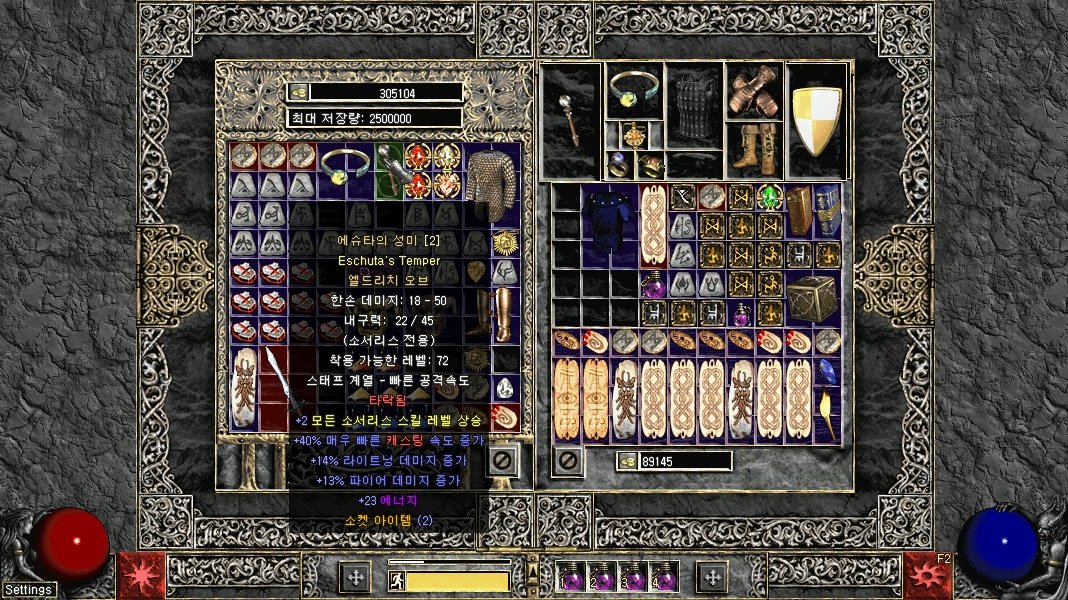
Task: Close the inventory panel
Action: point(568,461)
